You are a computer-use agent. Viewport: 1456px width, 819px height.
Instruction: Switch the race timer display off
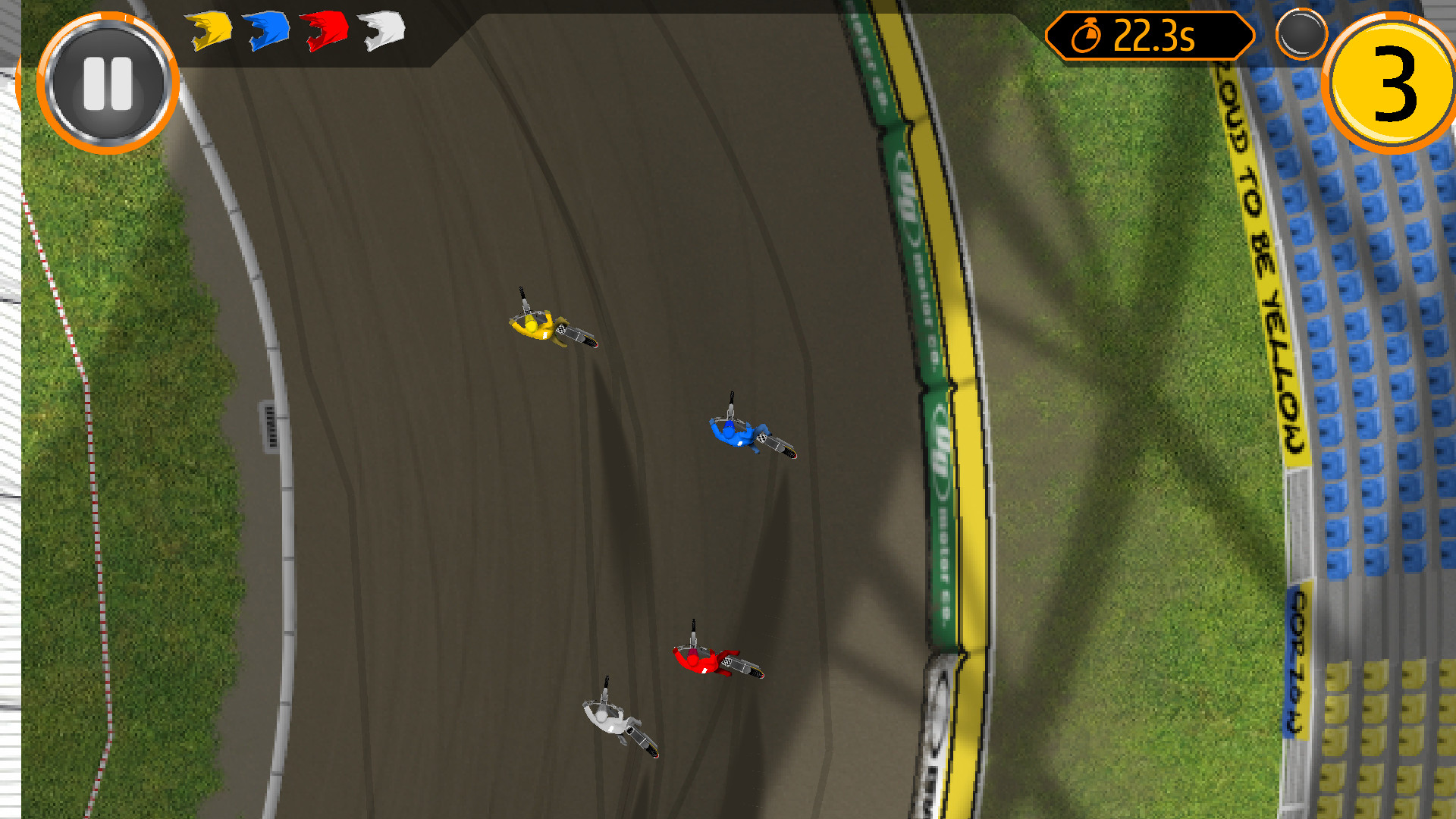[x=1149, y=34]
